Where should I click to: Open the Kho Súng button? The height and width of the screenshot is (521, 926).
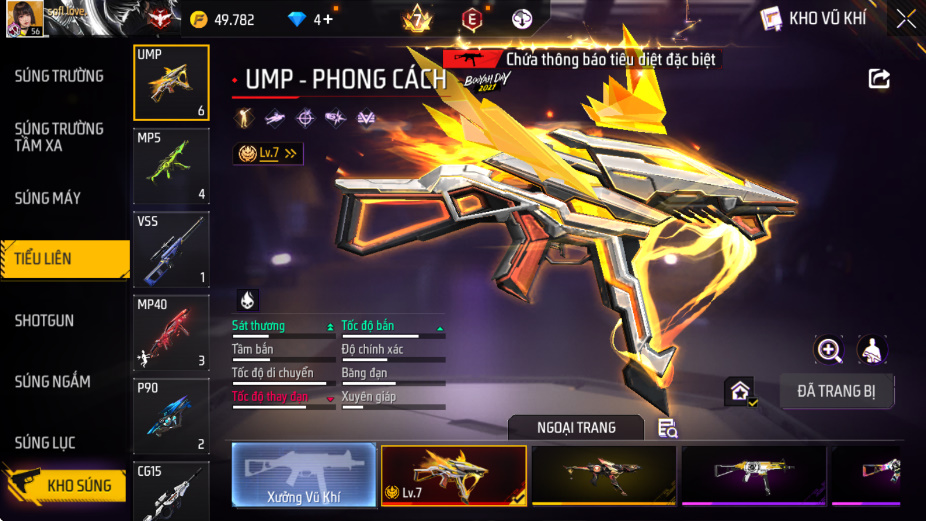coord(68,486)
